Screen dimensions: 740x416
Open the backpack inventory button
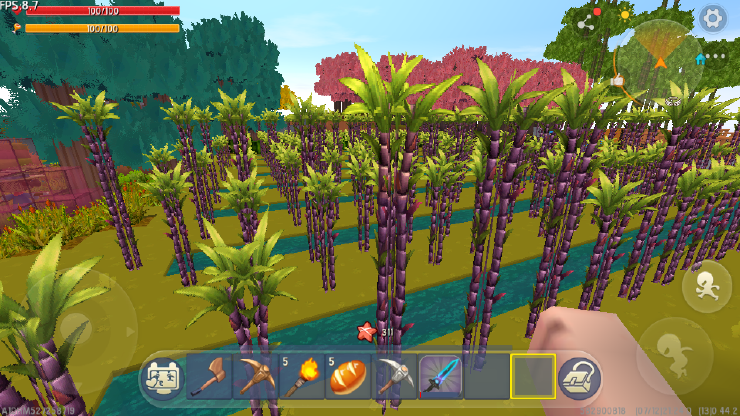pos(579,377)
